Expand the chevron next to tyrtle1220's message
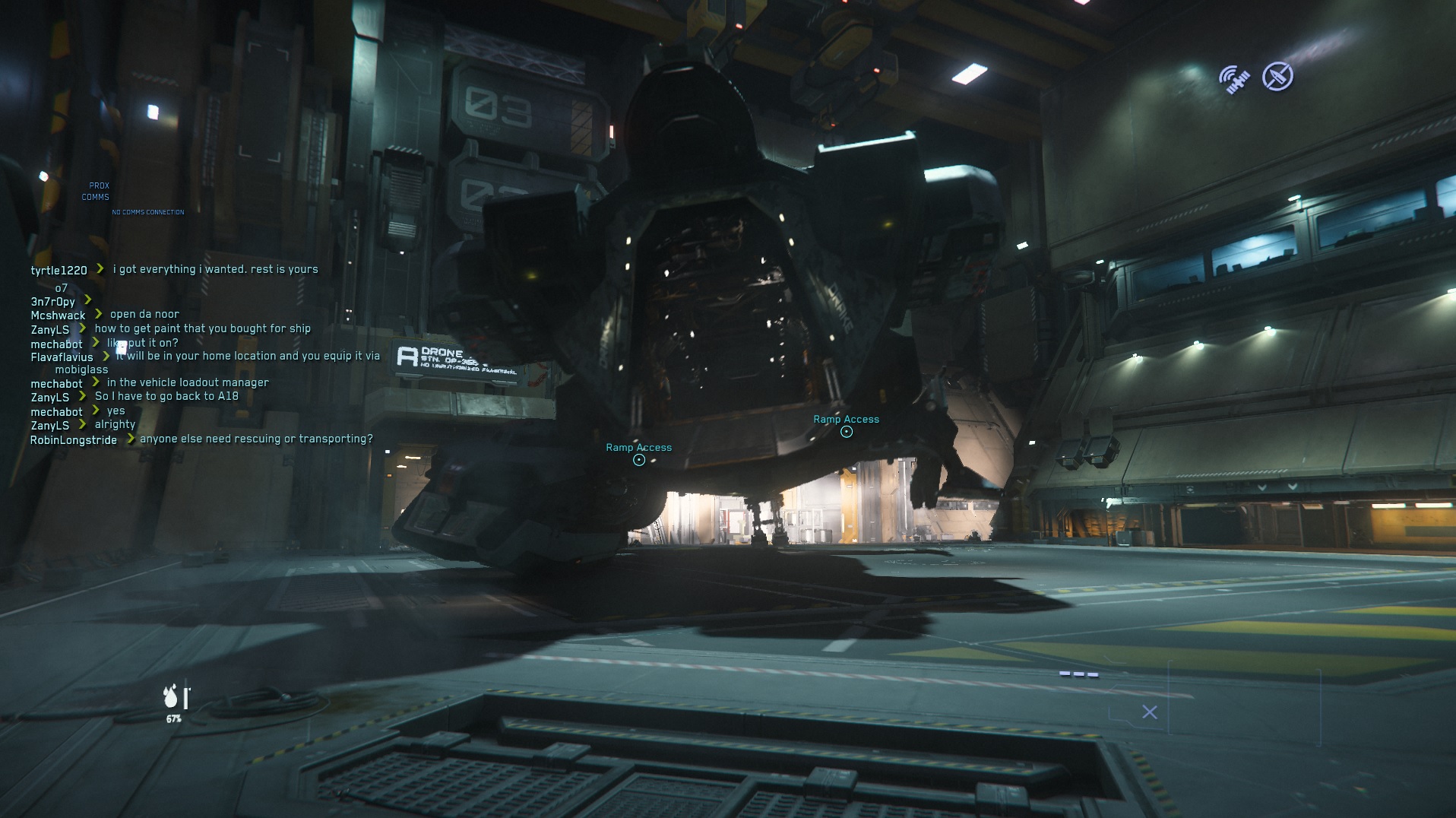1456x818 pixels. 101,268
